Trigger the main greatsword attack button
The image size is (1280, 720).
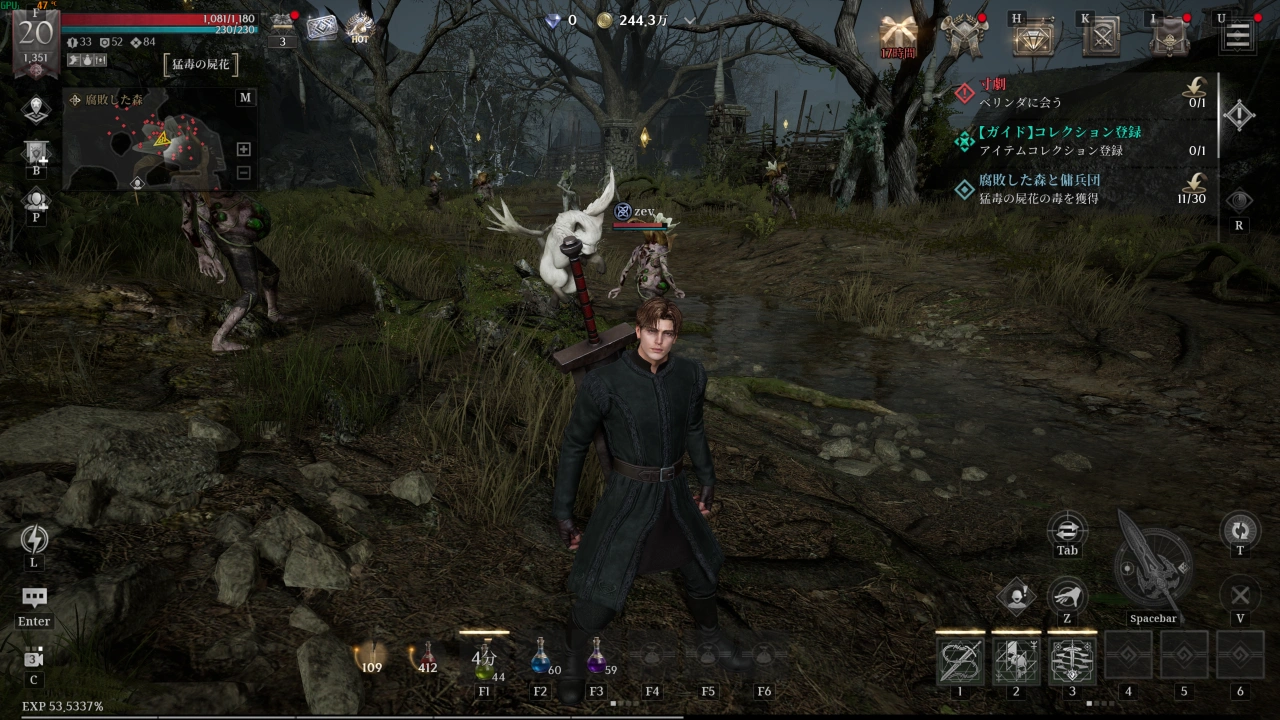point(1152,565)
